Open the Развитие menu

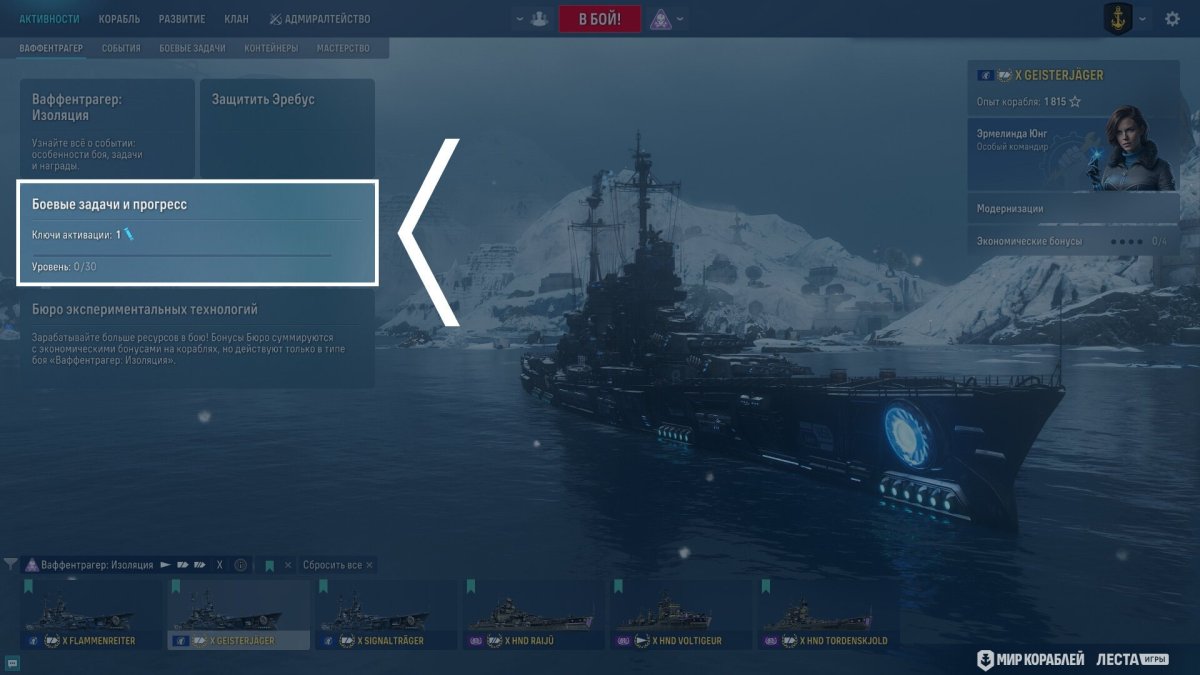[182, 19]
